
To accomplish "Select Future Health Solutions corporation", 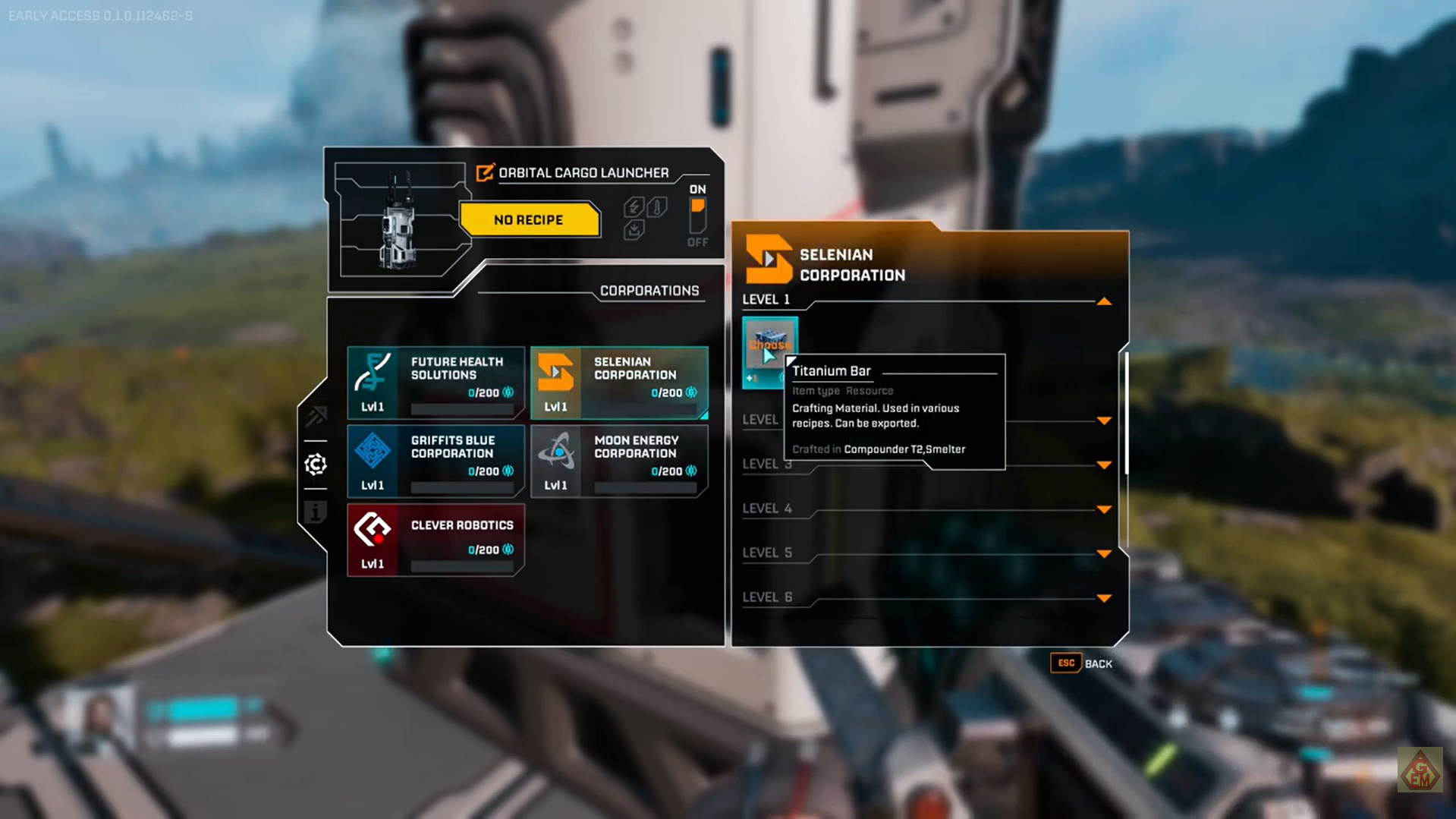I will (436, 383).
